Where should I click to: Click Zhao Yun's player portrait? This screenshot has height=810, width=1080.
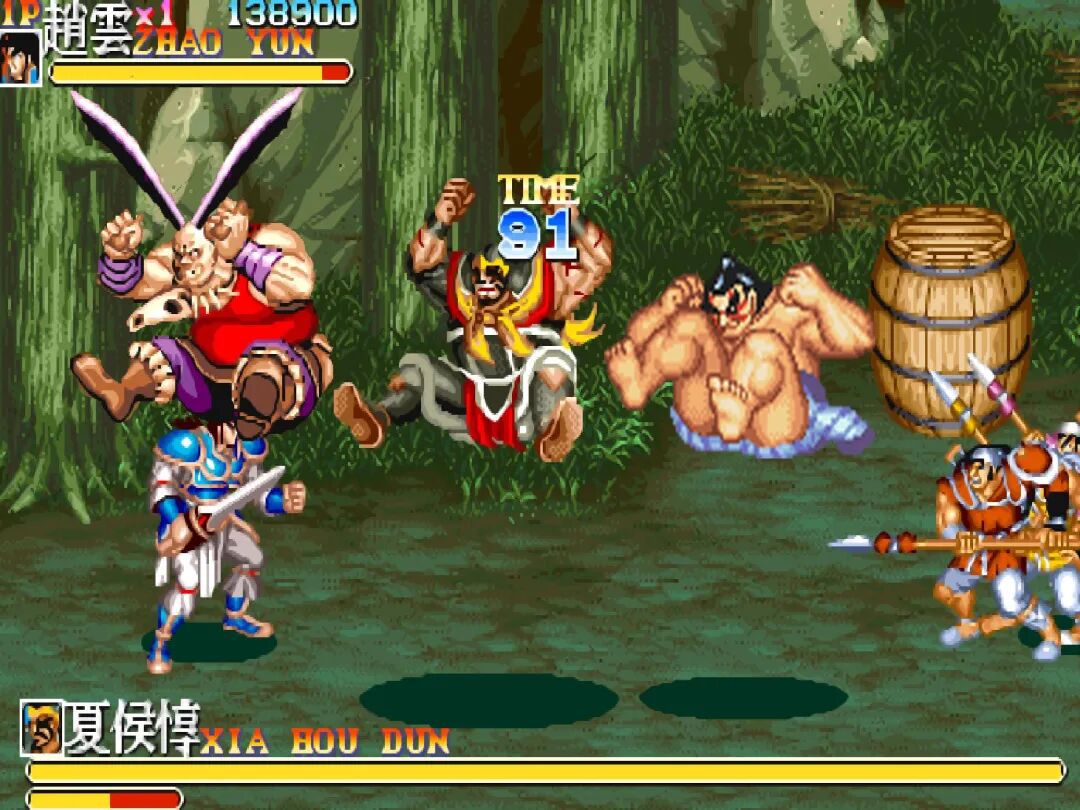(20, 57)
